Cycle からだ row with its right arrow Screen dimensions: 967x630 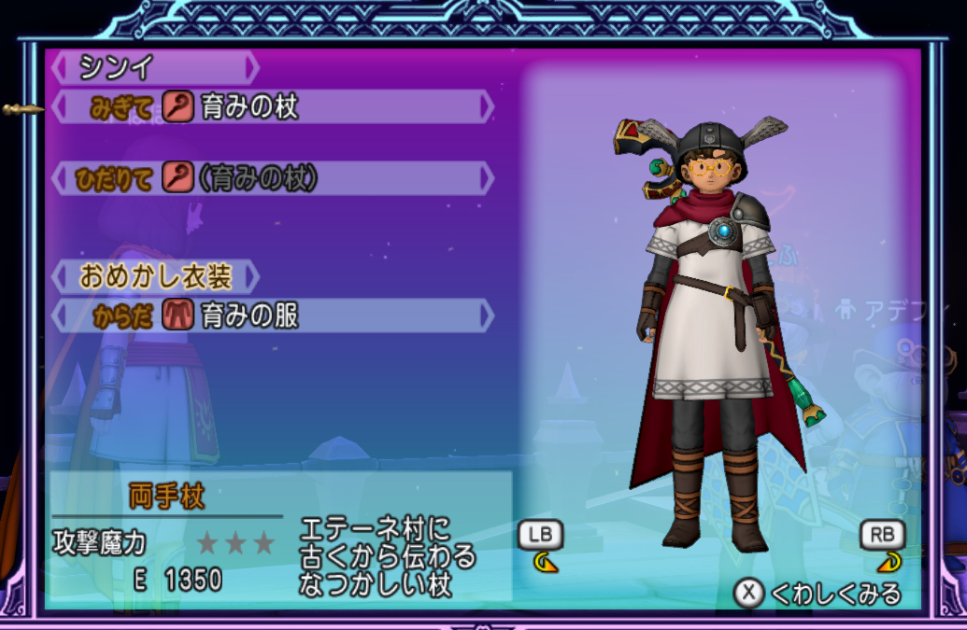tap(487, 316)
